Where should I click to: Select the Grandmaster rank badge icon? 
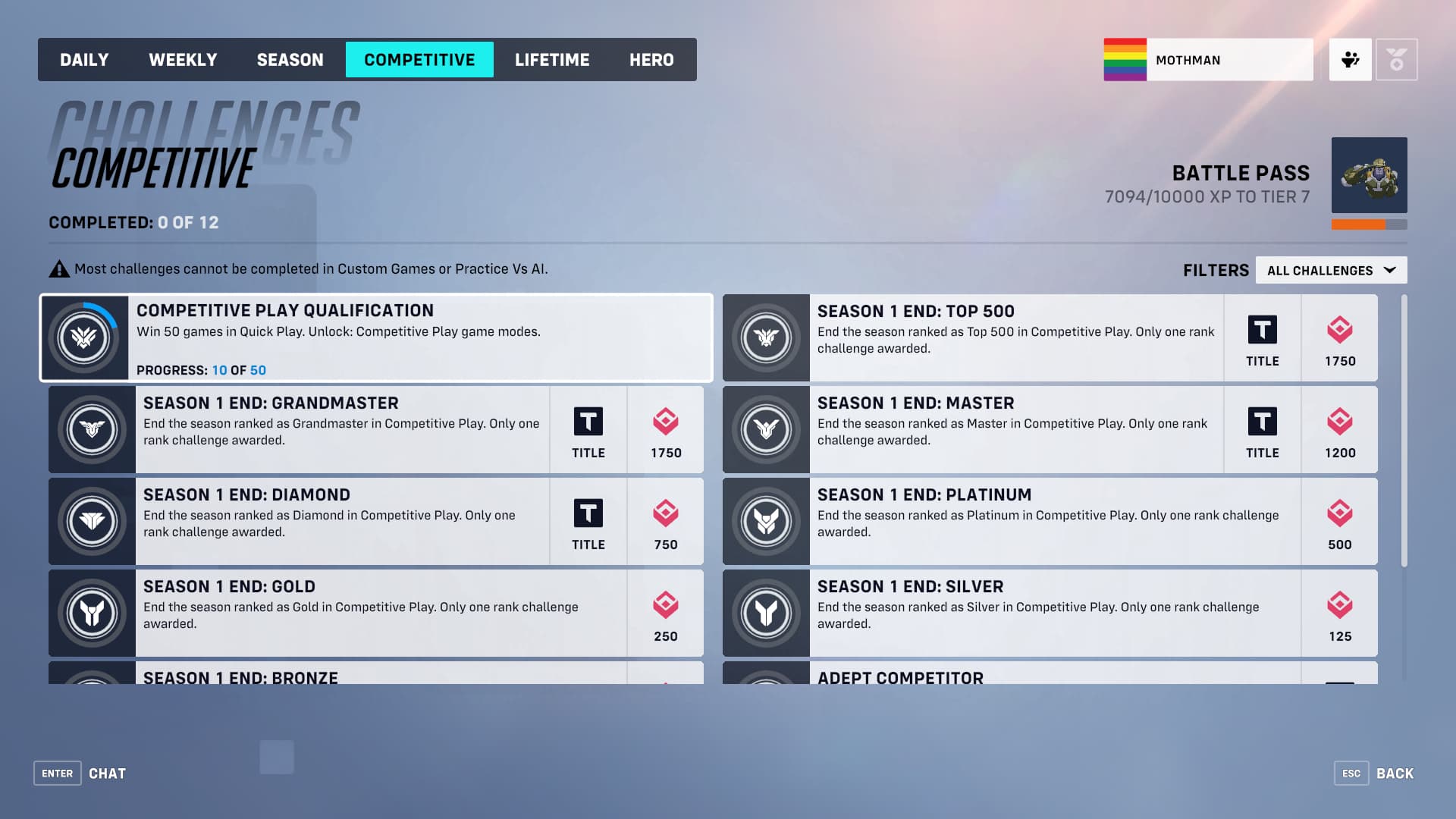point(92,430)
